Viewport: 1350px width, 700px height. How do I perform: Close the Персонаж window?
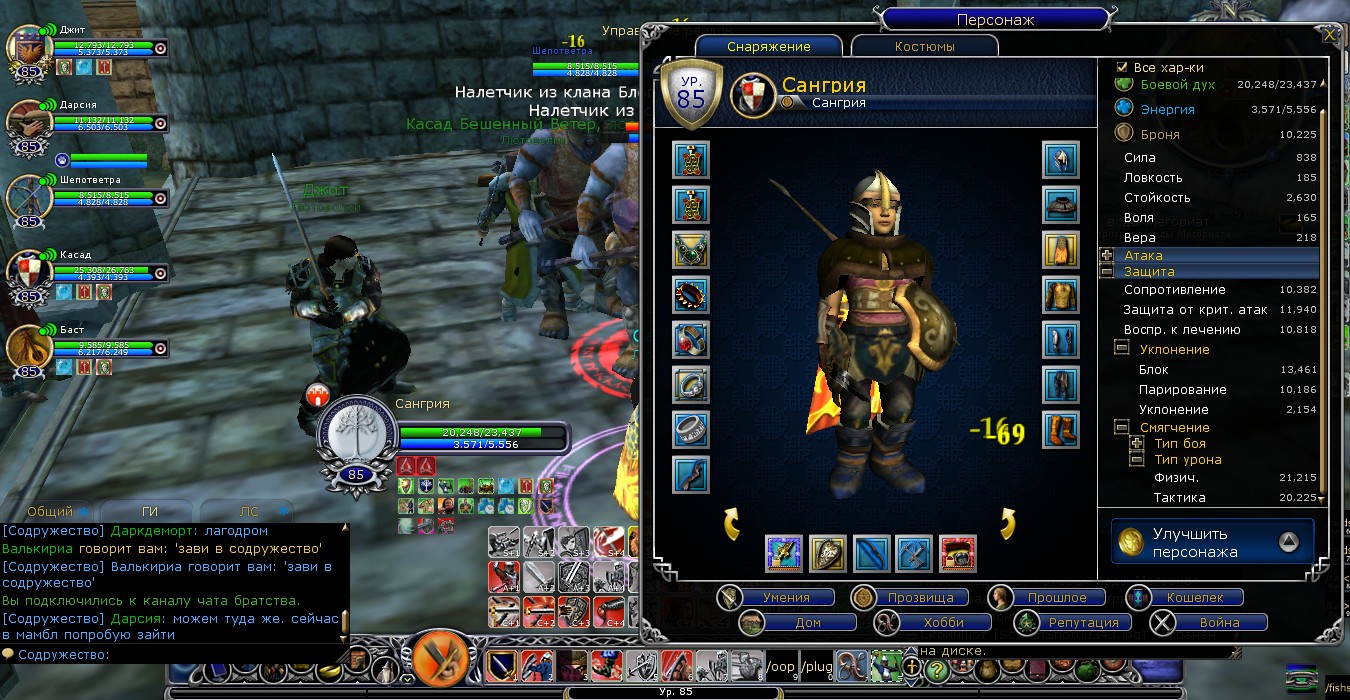(1329, 35)
